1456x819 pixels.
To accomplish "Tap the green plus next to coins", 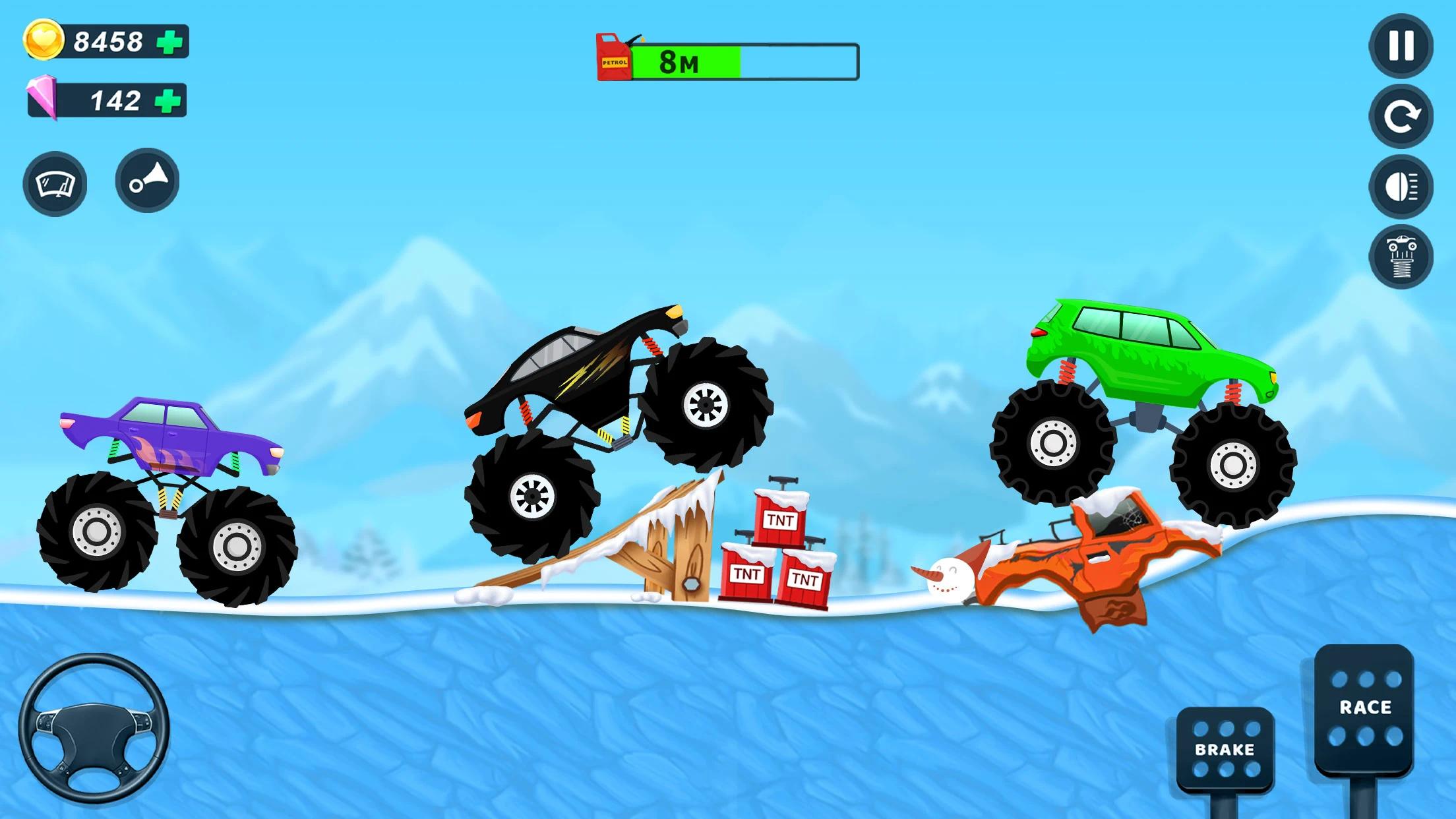I will (170, 41).
